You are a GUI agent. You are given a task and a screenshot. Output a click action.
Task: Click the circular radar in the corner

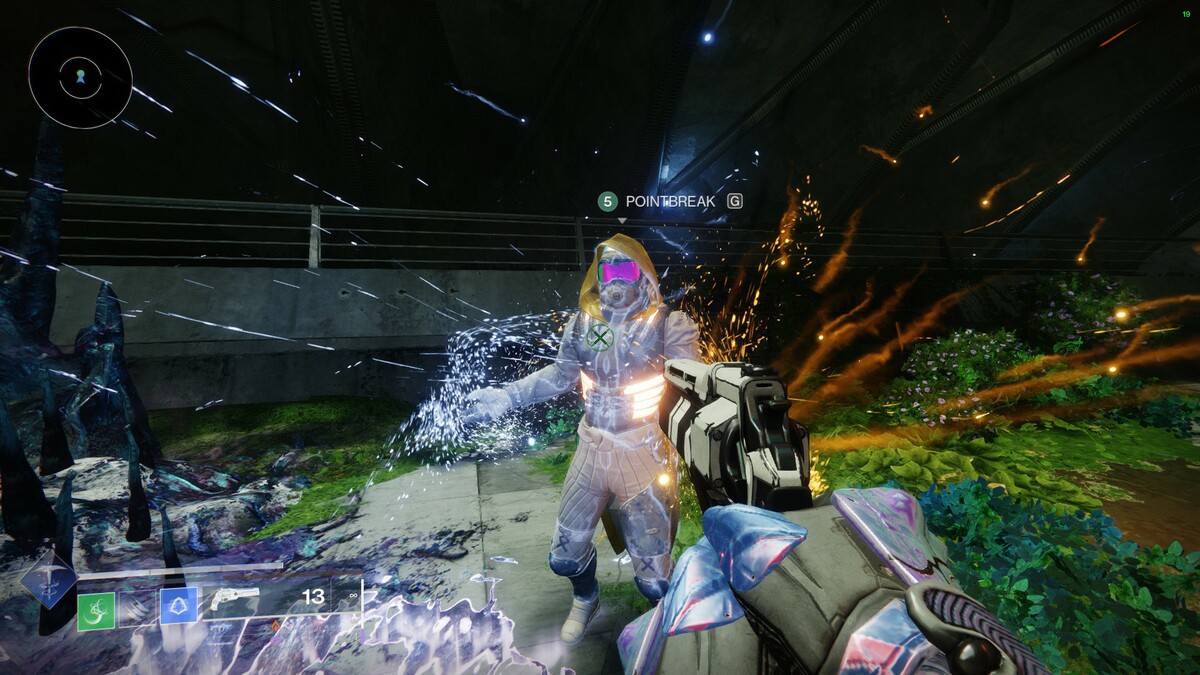(x=80, y=78)
